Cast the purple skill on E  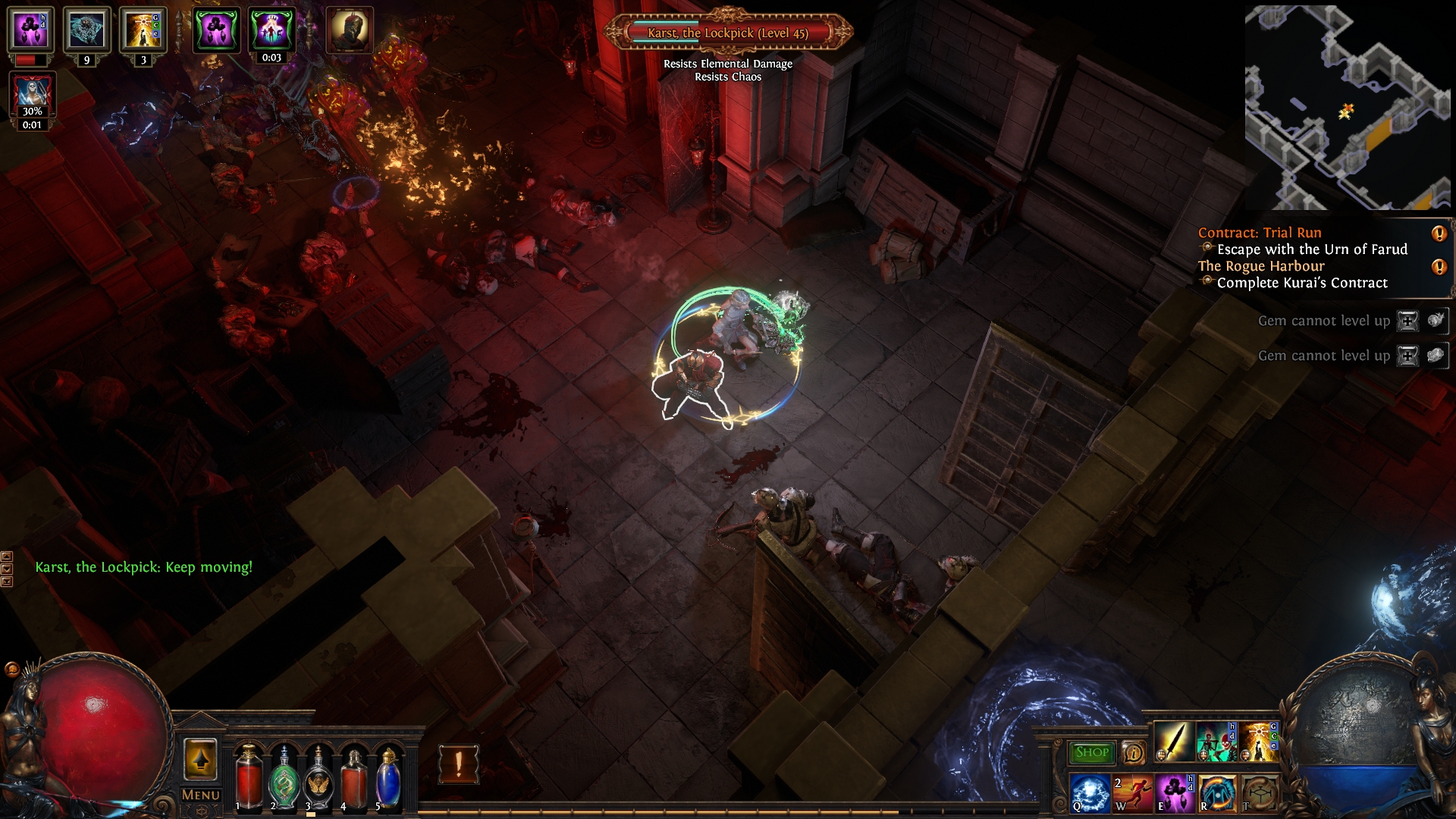pos(1175,793)
